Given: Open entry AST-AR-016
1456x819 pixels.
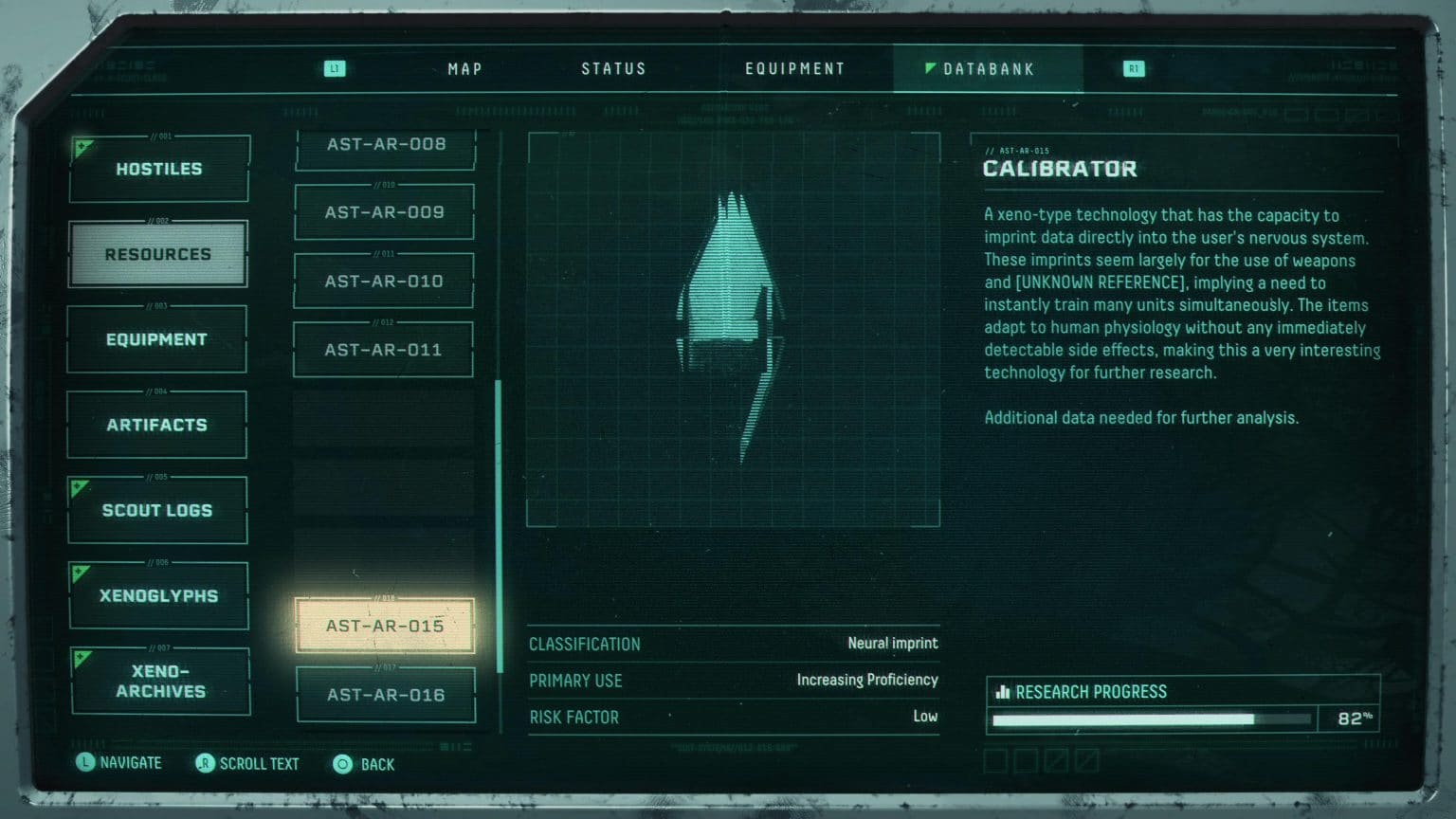Looking at the screenshot, I should tap(386, 695).
